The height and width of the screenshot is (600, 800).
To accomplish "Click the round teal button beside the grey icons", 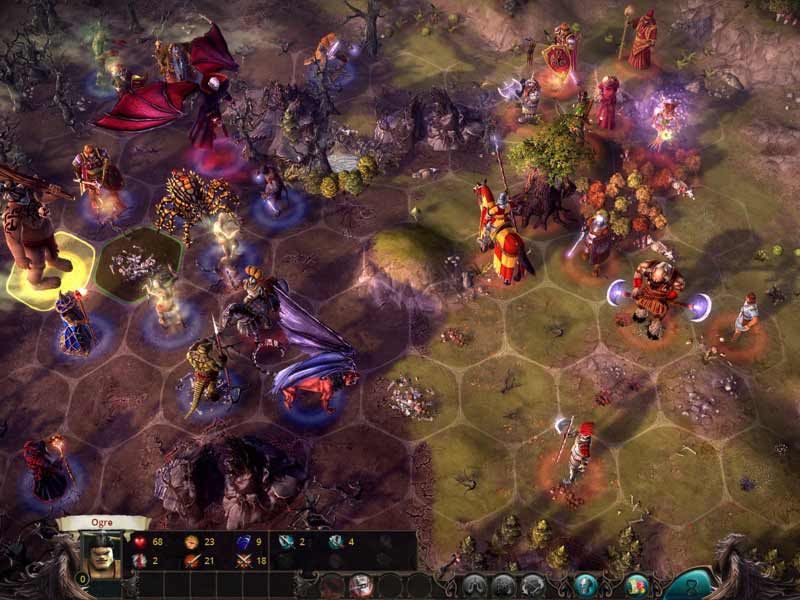I will pos(586,586).
